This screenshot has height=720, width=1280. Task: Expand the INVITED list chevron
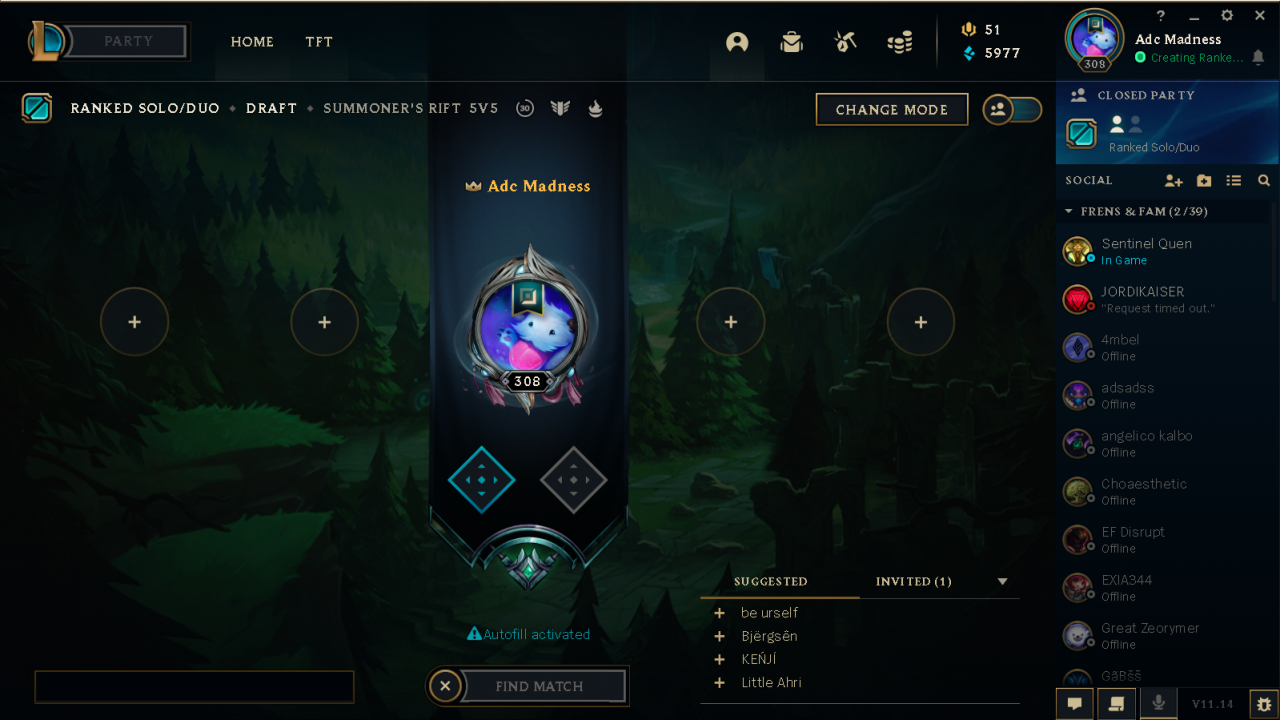[x=1001, y=581]
